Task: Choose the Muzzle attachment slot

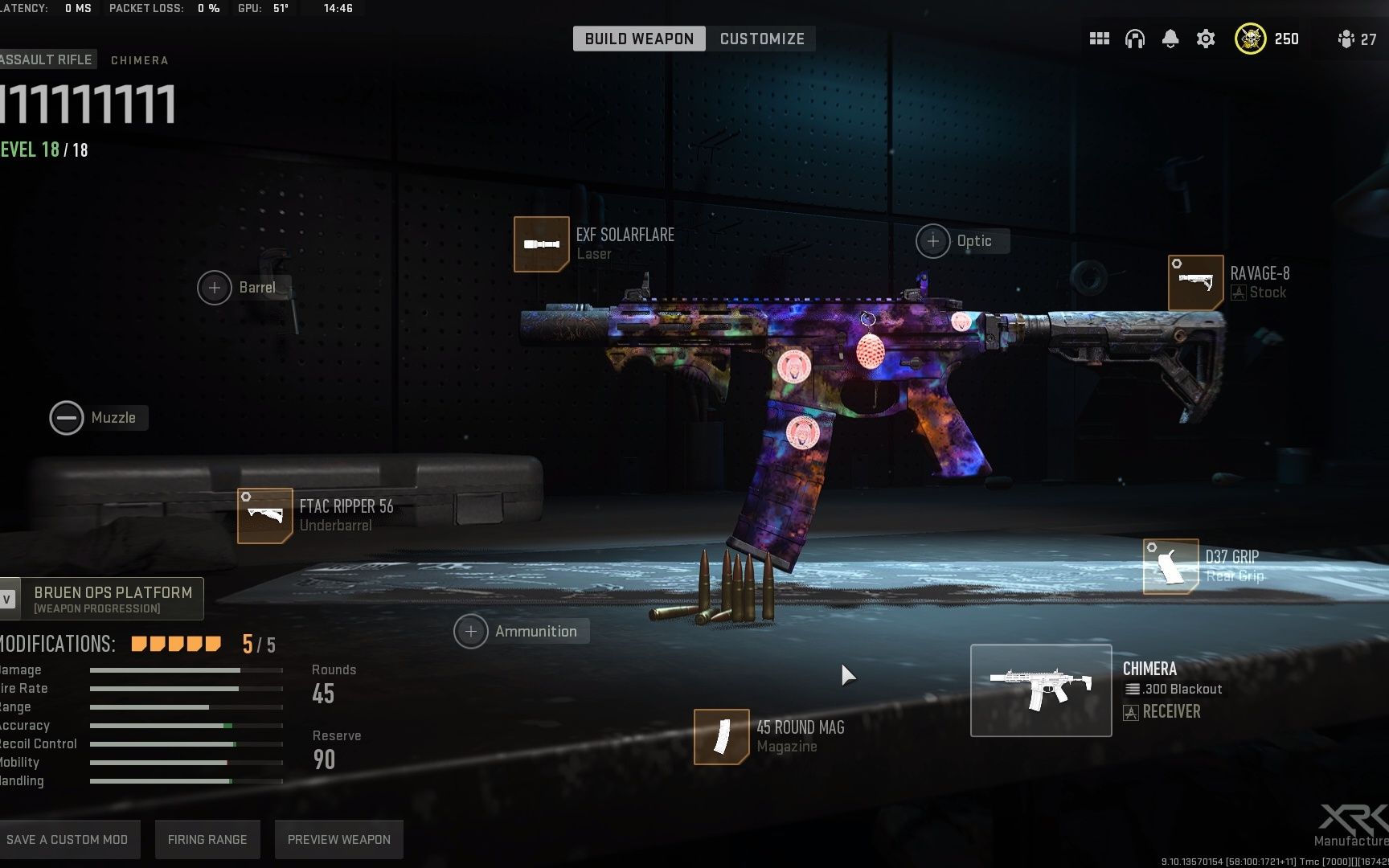Action: [x=67, y=418]
